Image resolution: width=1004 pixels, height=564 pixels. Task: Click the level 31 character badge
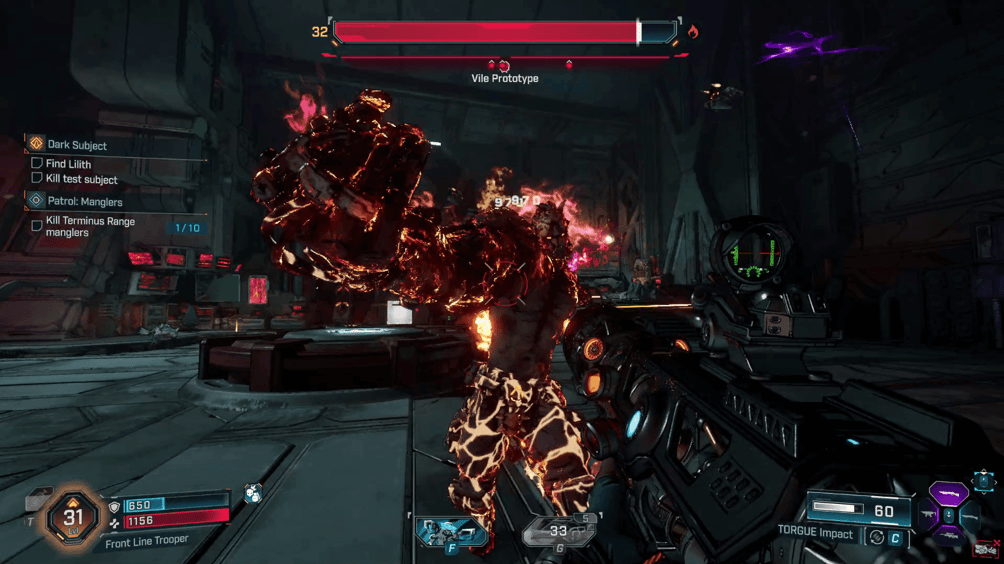point(73,517)
